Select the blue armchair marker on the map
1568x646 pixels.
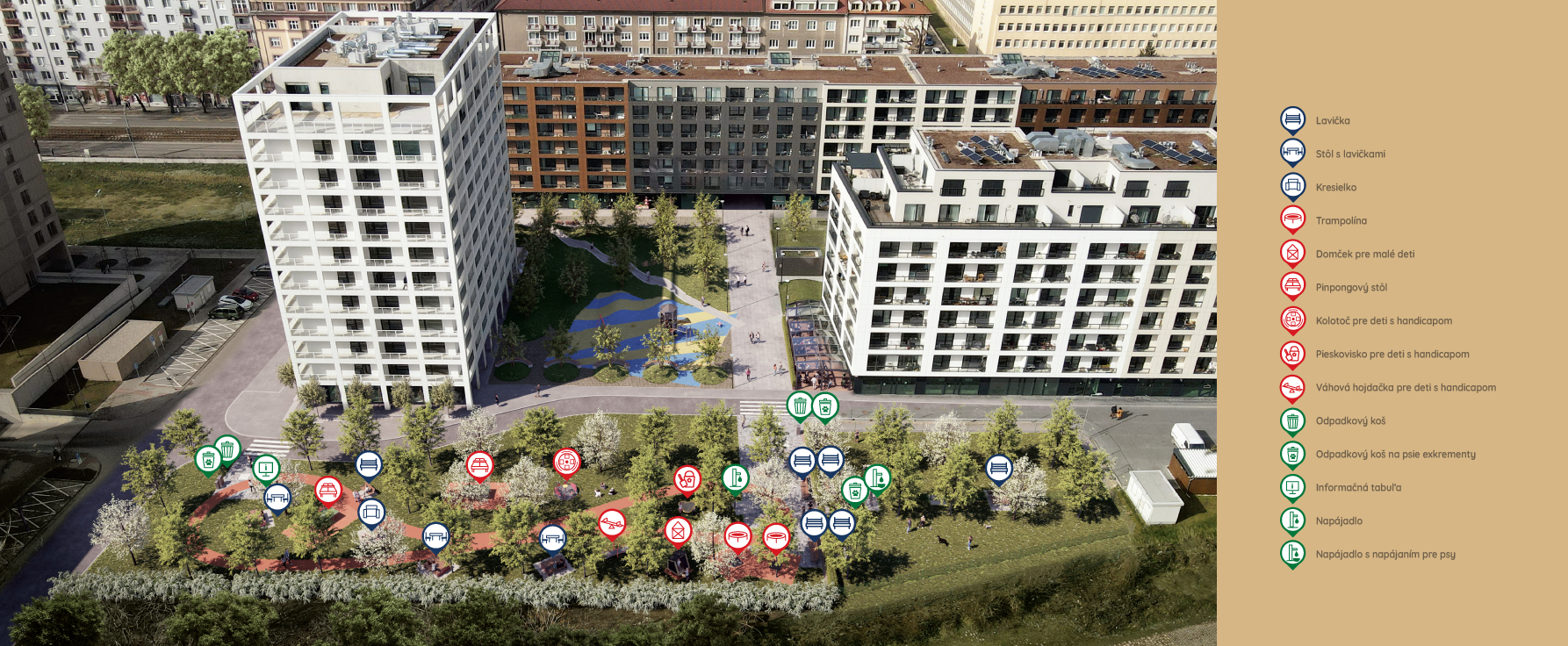[x=371, y=511]
